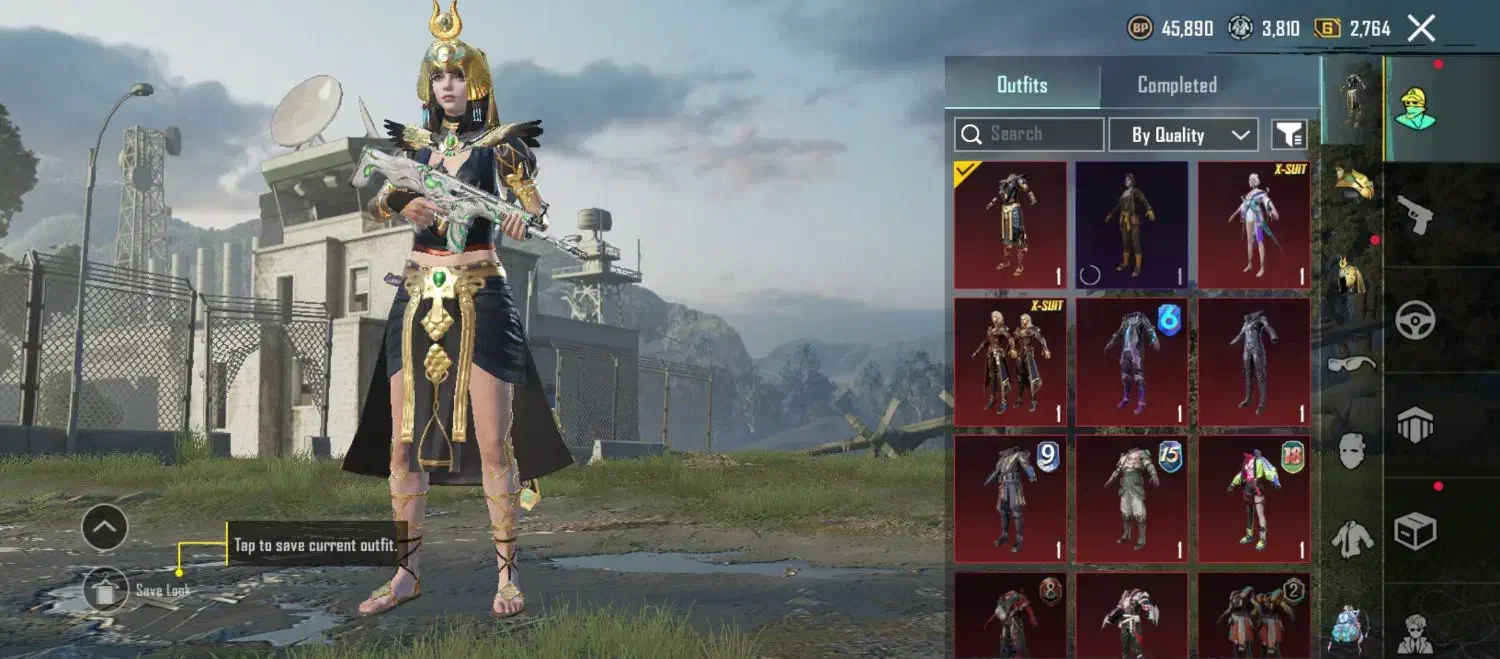Click the outfit Search field
Image resolution: width=1500 pixels, height=659 pixels.
coord(1030,134)
